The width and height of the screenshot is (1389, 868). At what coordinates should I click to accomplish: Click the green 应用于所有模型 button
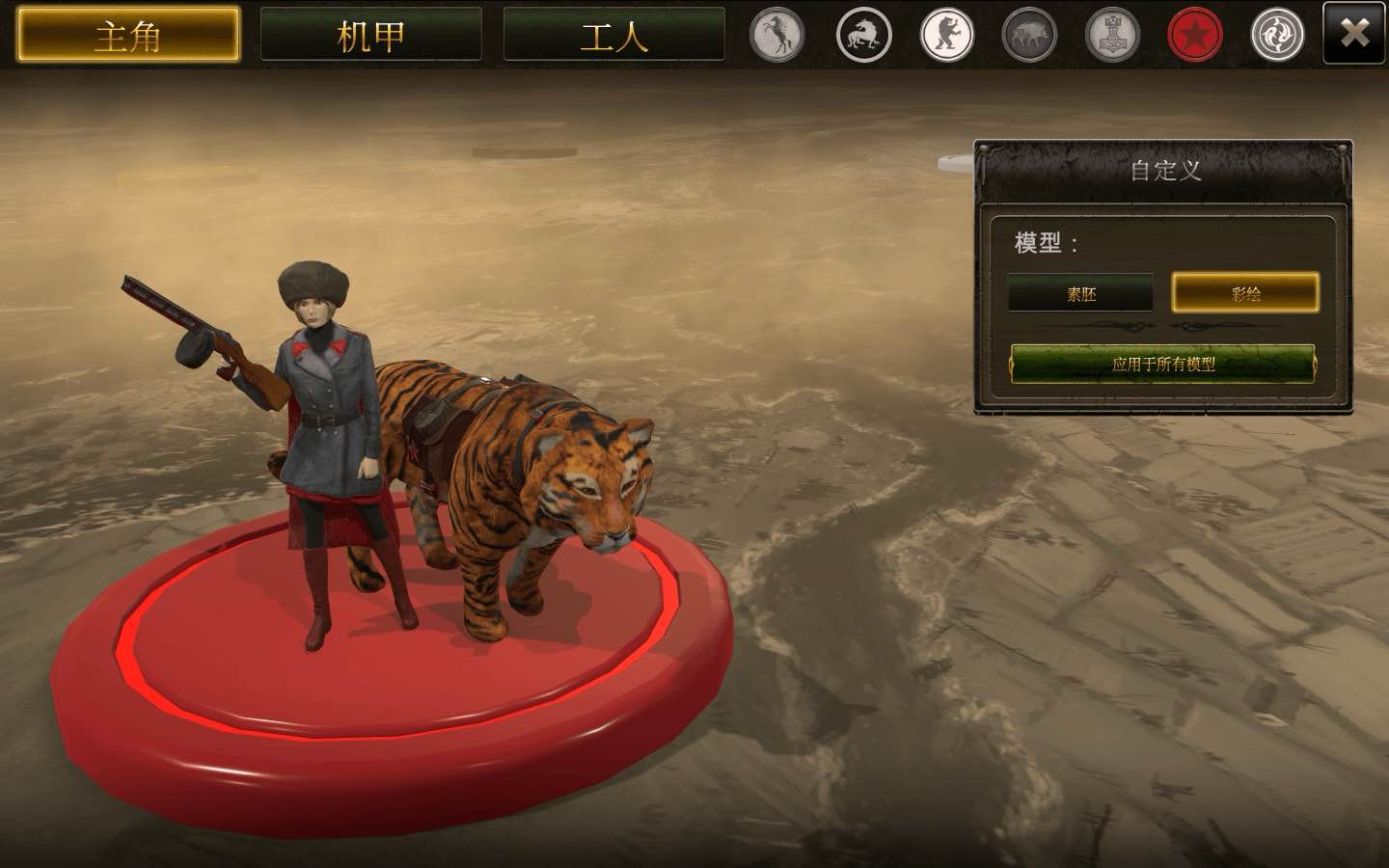click(x=1162, y=364)
